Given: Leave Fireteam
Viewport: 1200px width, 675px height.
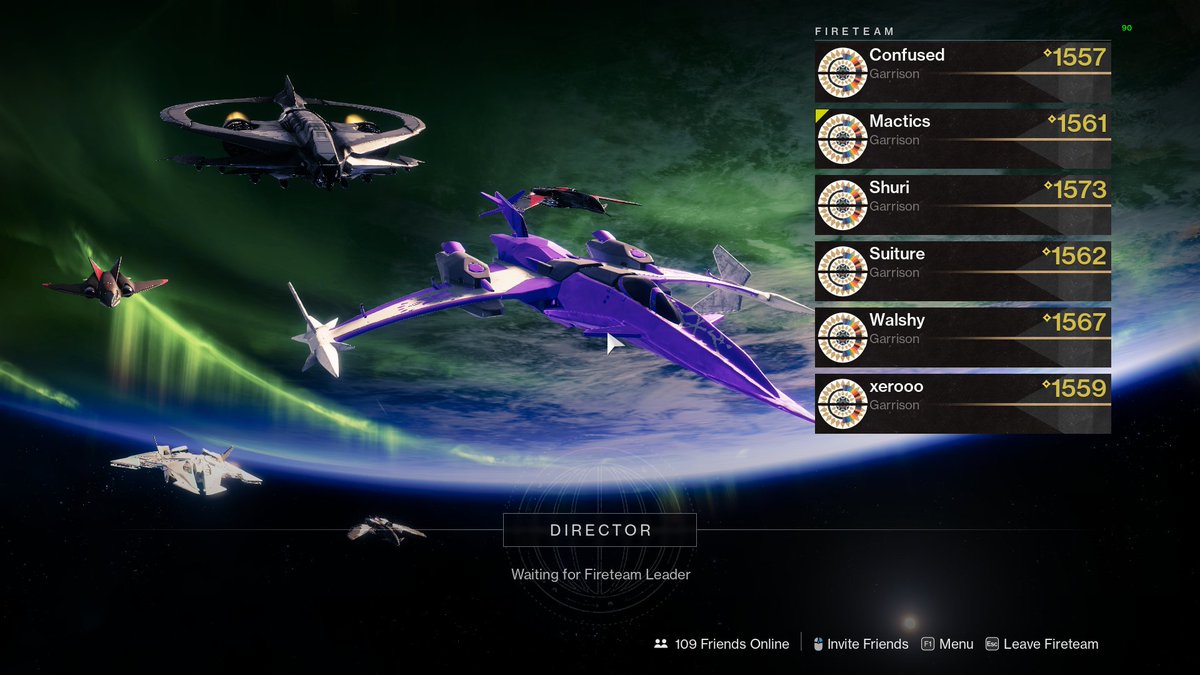Looking at the screenshot, I should 1042,644.
